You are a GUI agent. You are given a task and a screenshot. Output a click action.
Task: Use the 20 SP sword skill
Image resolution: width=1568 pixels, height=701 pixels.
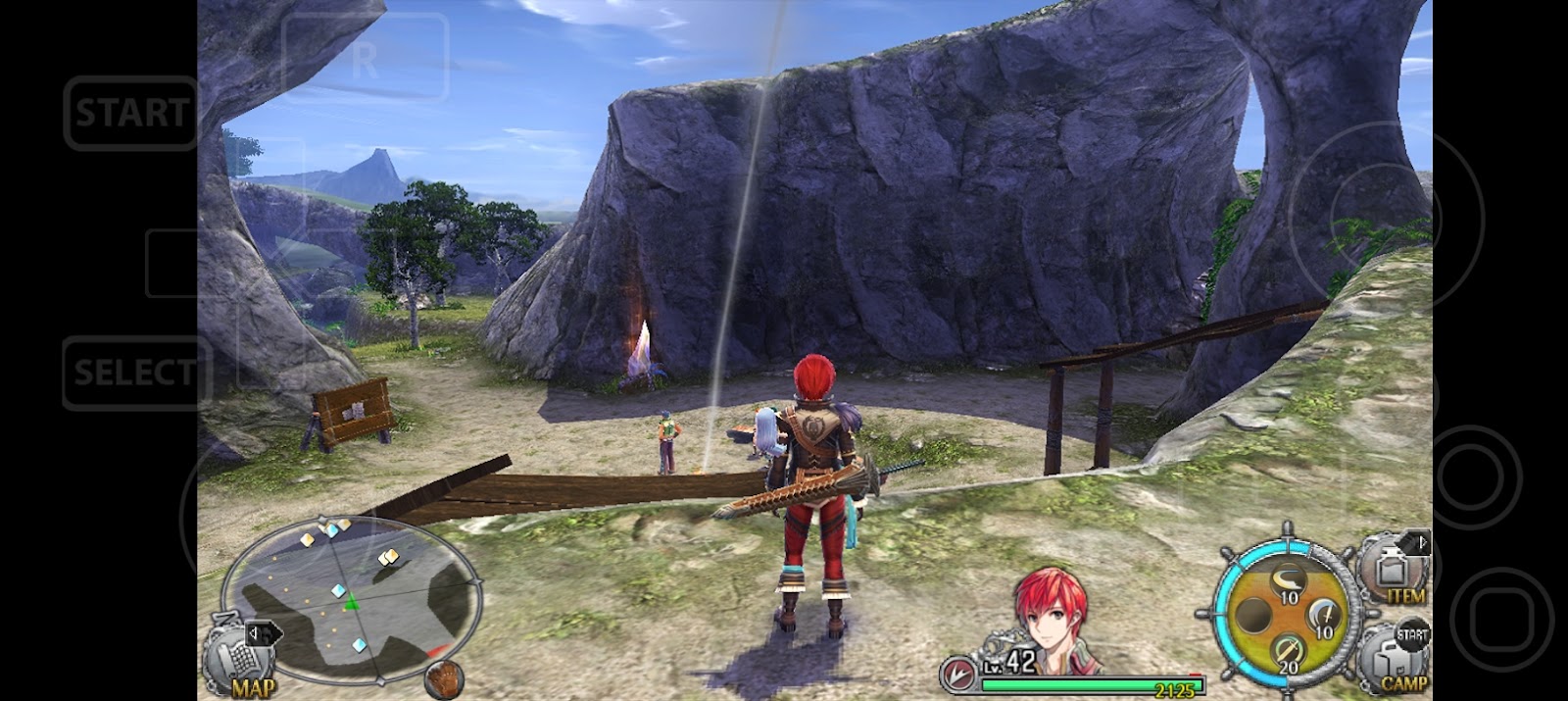[1287, 653]
